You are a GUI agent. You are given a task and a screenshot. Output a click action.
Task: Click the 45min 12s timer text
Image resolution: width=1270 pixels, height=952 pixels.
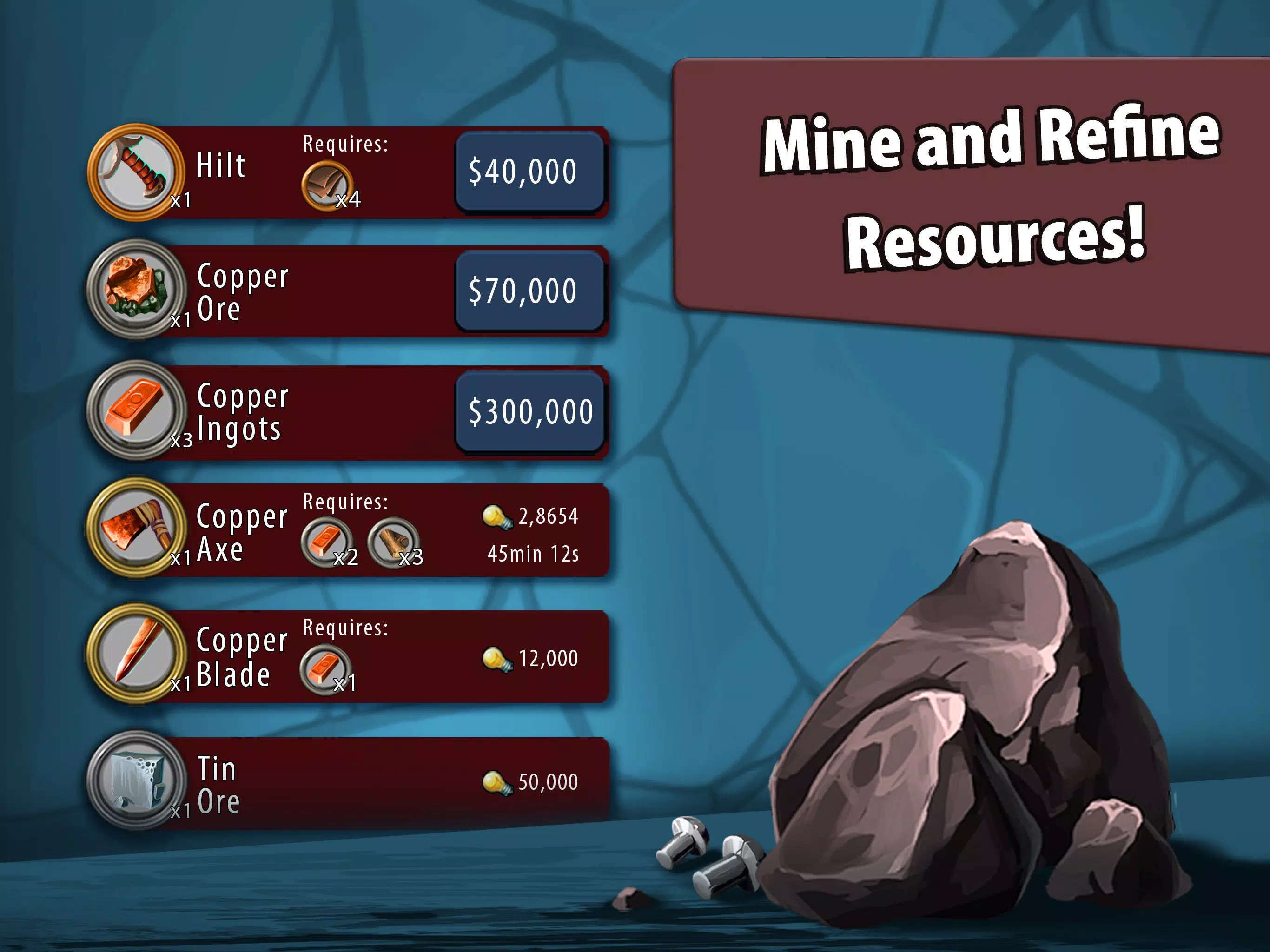pyautogui.click(x=535, y=554)
